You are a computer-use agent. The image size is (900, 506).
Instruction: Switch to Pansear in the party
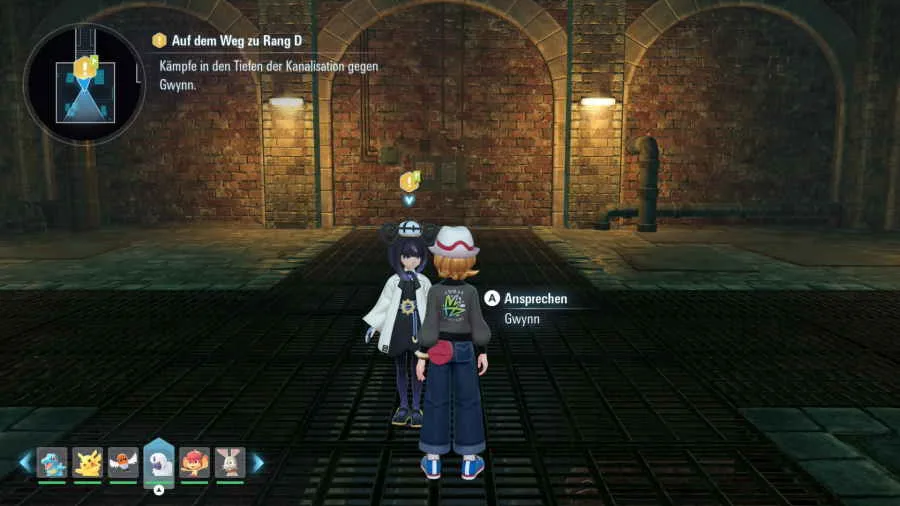[x=195, y=462]
